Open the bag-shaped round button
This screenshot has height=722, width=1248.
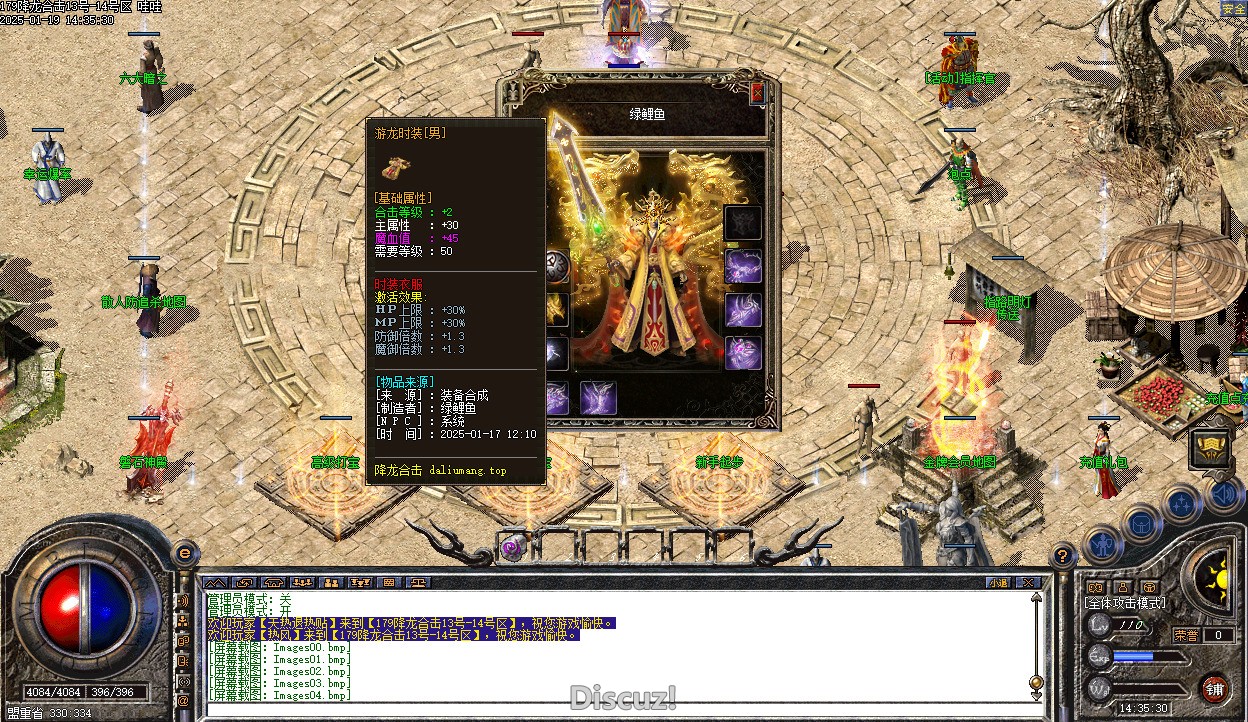[1142, 522]
